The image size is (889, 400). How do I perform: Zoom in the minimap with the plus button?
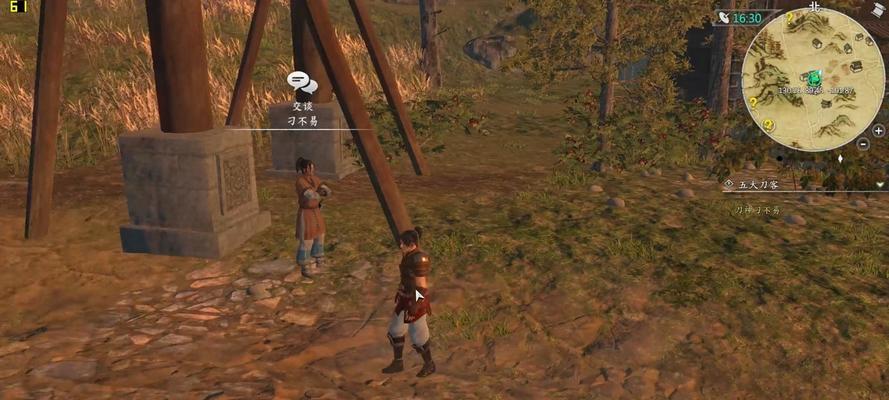coord(878,130)
